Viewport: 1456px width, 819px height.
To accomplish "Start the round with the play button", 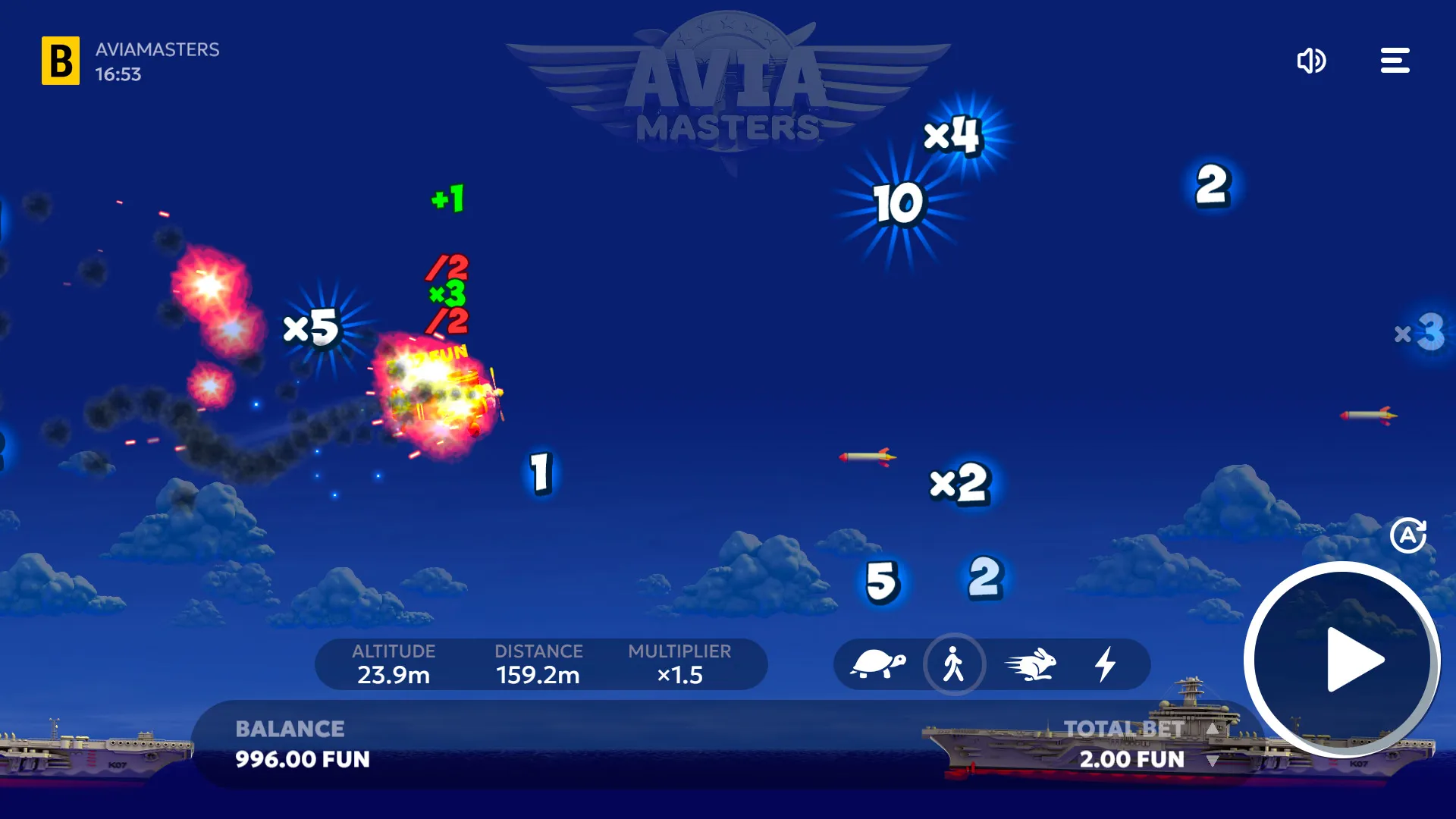I will [x=1343, y=660].
